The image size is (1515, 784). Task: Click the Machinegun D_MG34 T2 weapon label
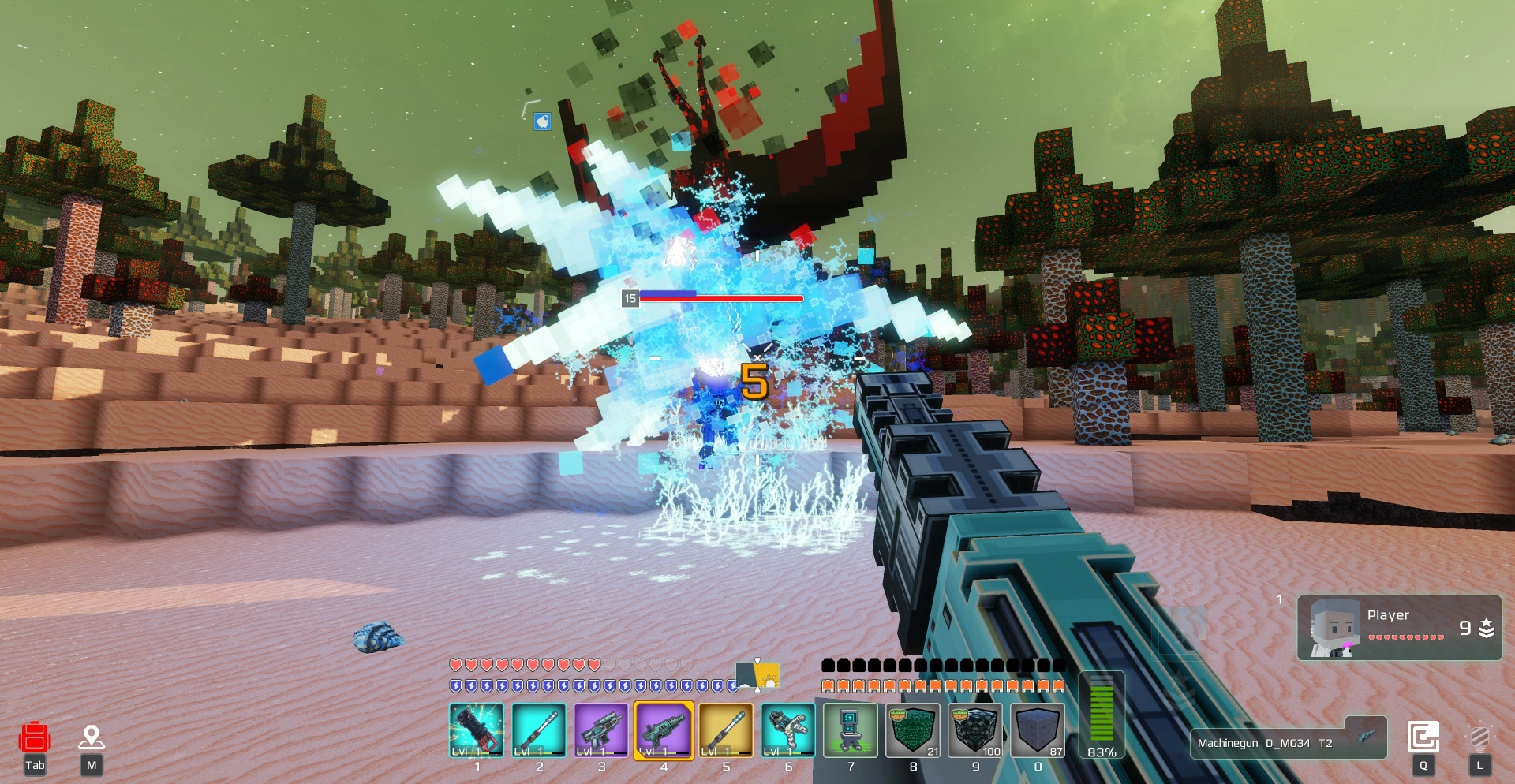pos(1287,742)
